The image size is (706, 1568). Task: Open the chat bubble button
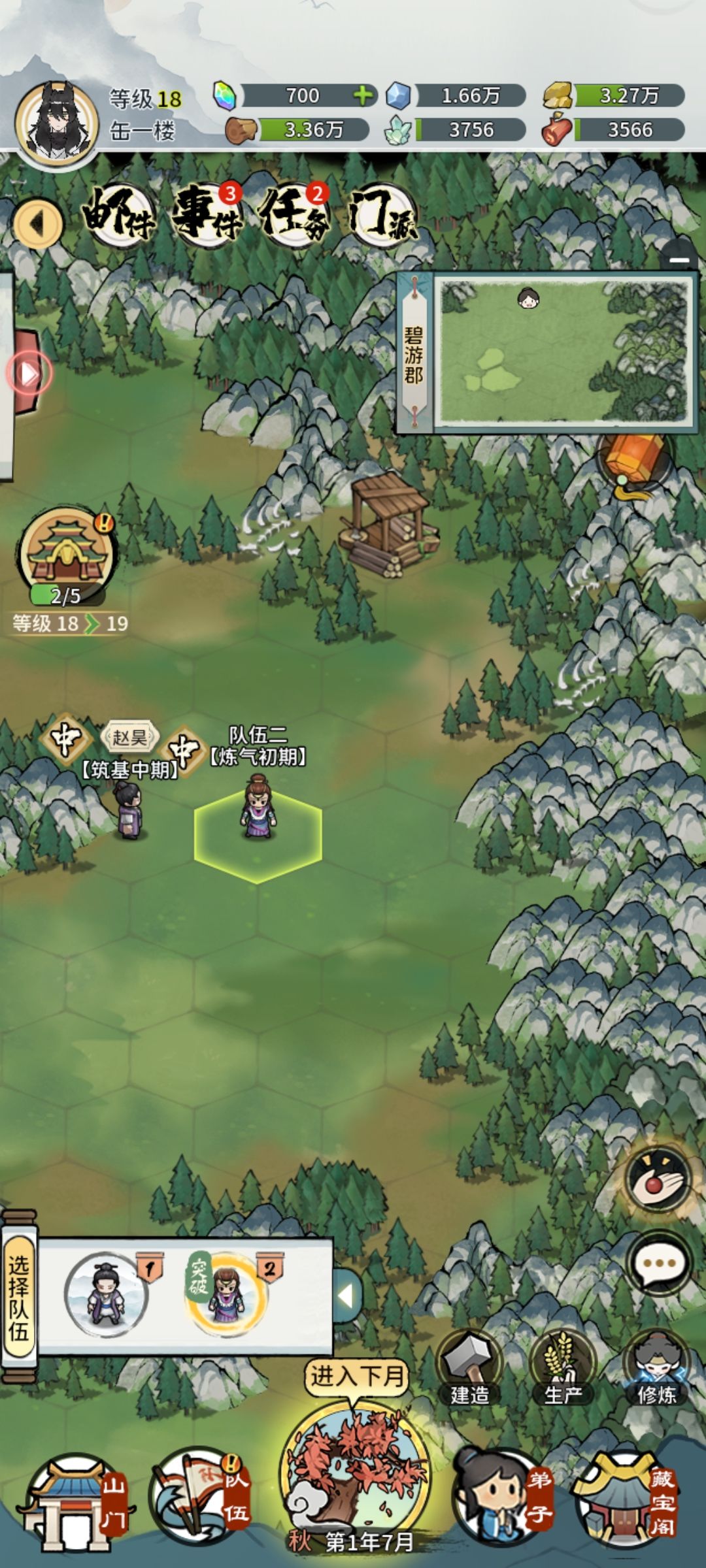pos(658,1263)
